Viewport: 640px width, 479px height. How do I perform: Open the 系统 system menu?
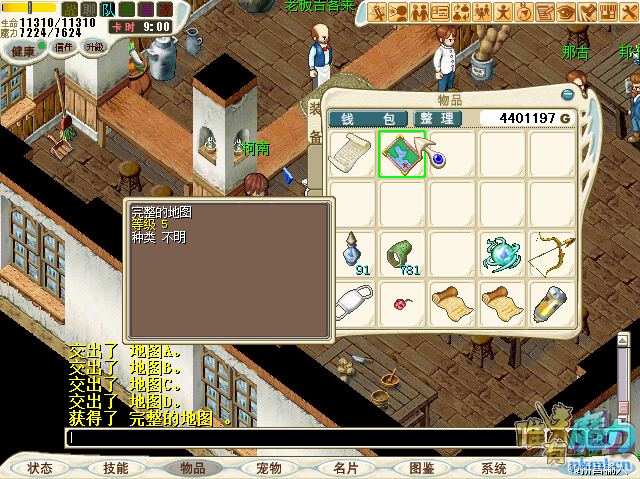tap(494, 468)
